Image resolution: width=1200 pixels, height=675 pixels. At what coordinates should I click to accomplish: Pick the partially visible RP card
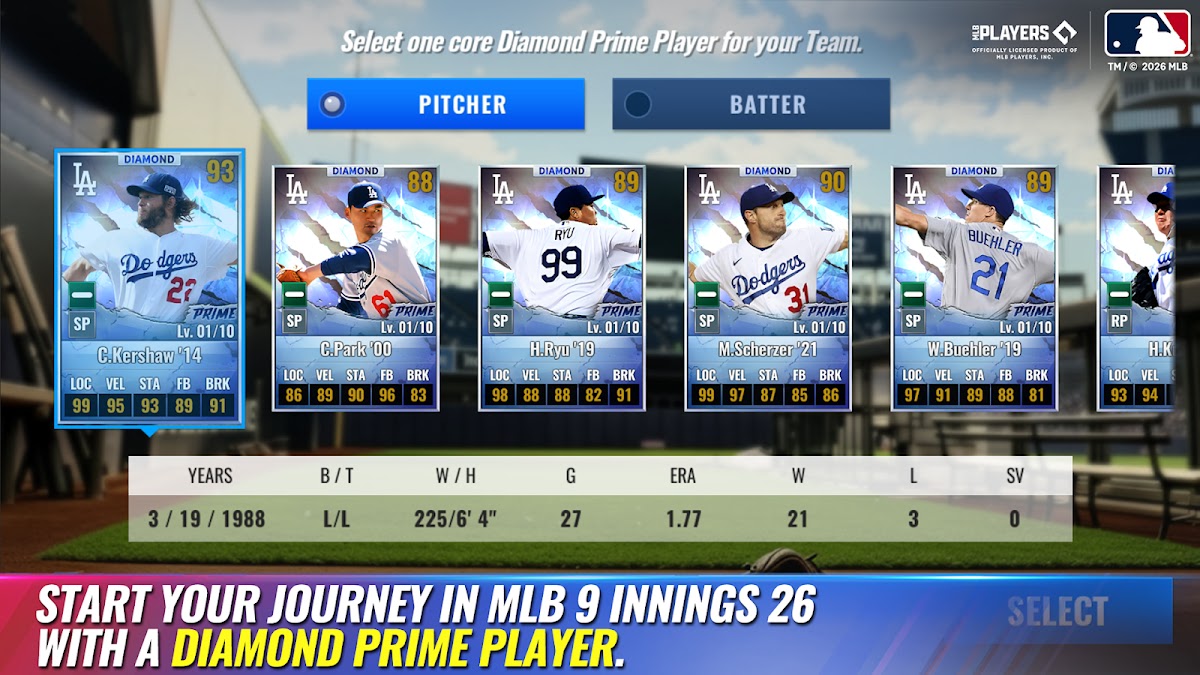pos(1137,288)
